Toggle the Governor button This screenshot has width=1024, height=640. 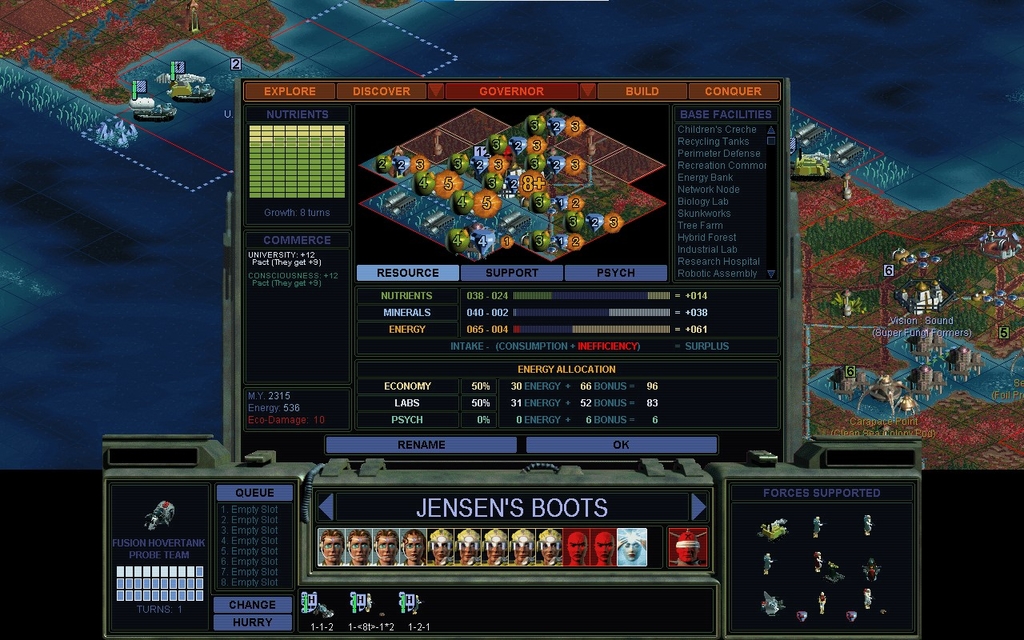point(511,91)
